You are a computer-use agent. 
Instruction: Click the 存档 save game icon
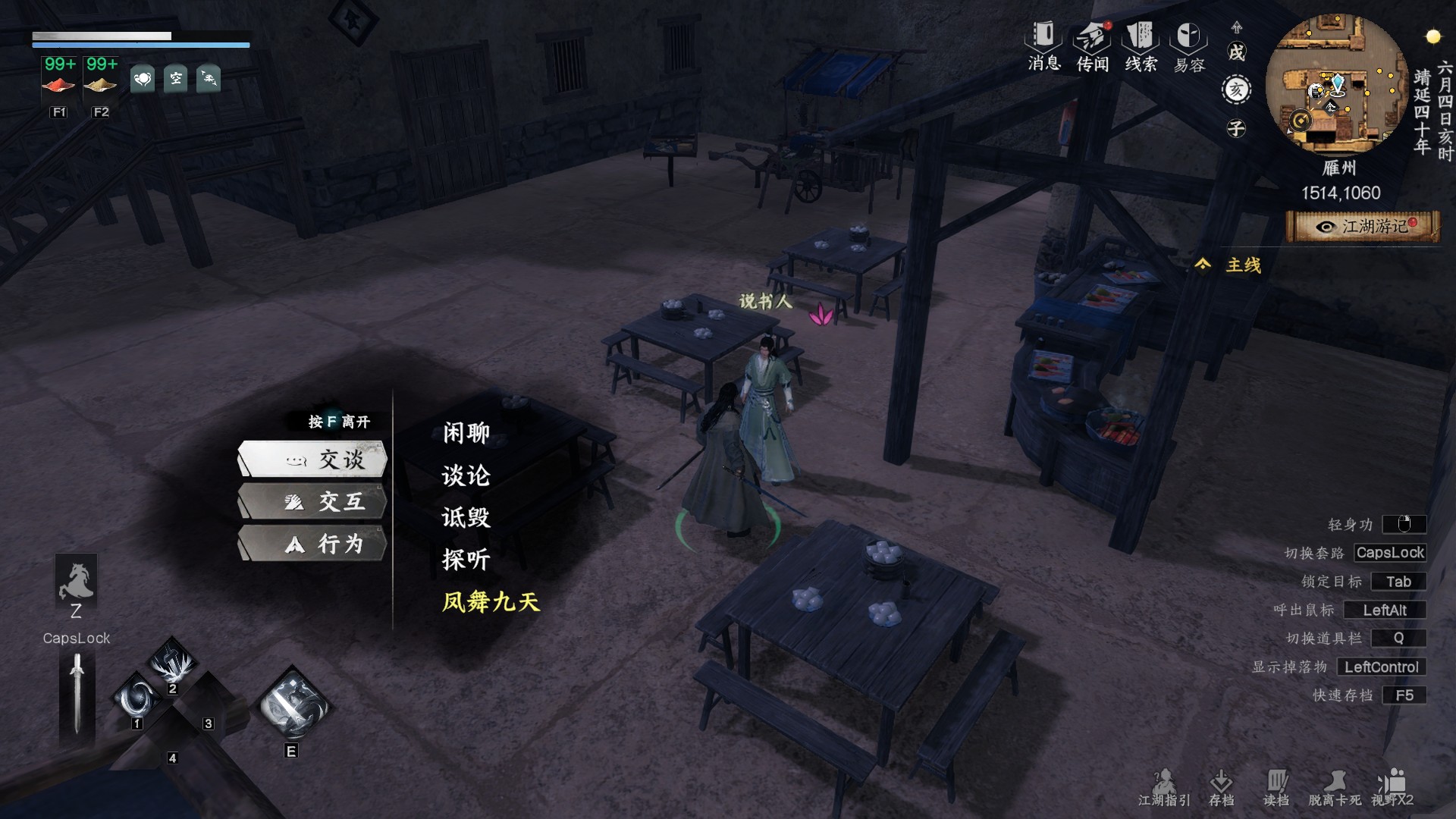(x=1221, y=787)
